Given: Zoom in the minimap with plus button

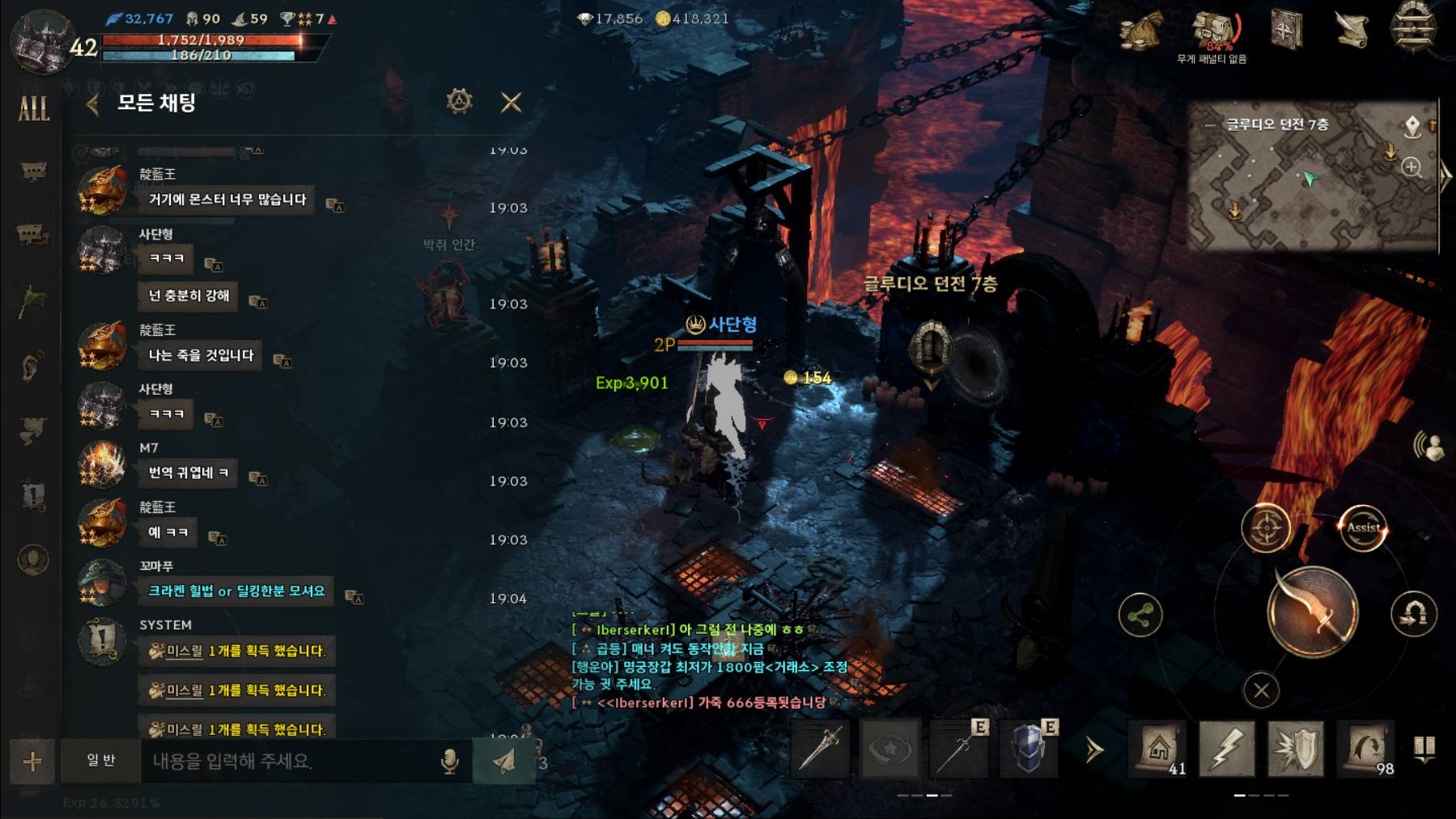Looking at the screenshot, I should 1411,168.
